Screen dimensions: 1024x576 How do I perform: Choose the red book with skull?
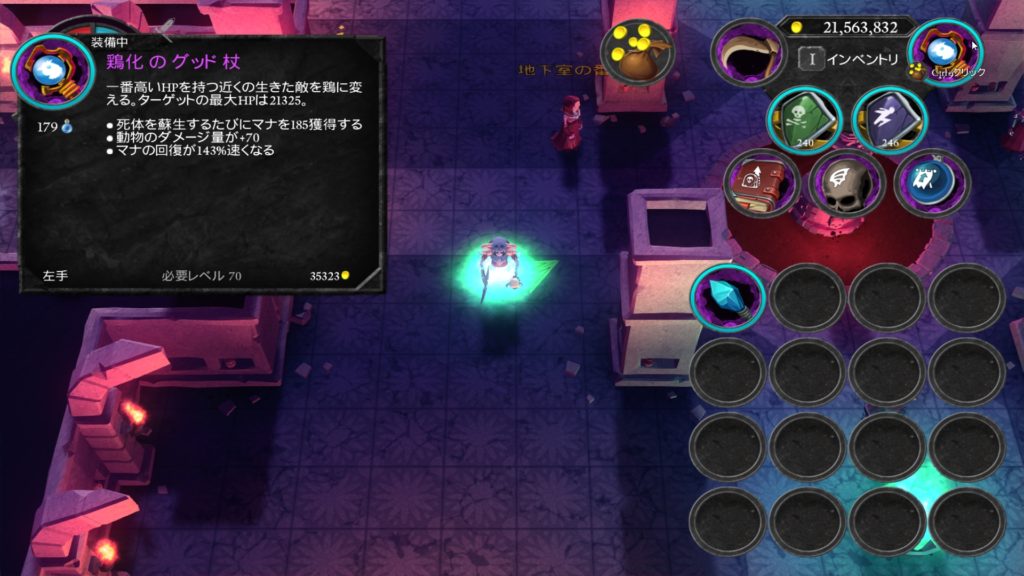[x=761, y=184]
